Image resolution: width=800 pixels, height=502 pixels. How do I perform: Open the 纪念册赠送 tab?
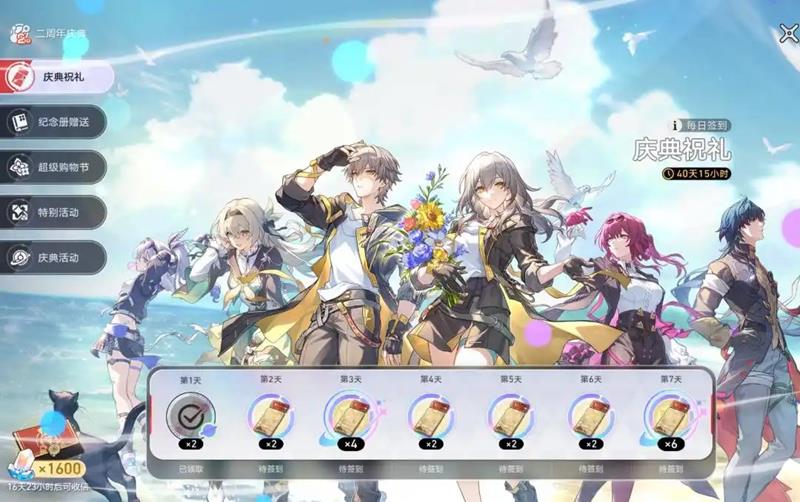(x=55, y=121)
